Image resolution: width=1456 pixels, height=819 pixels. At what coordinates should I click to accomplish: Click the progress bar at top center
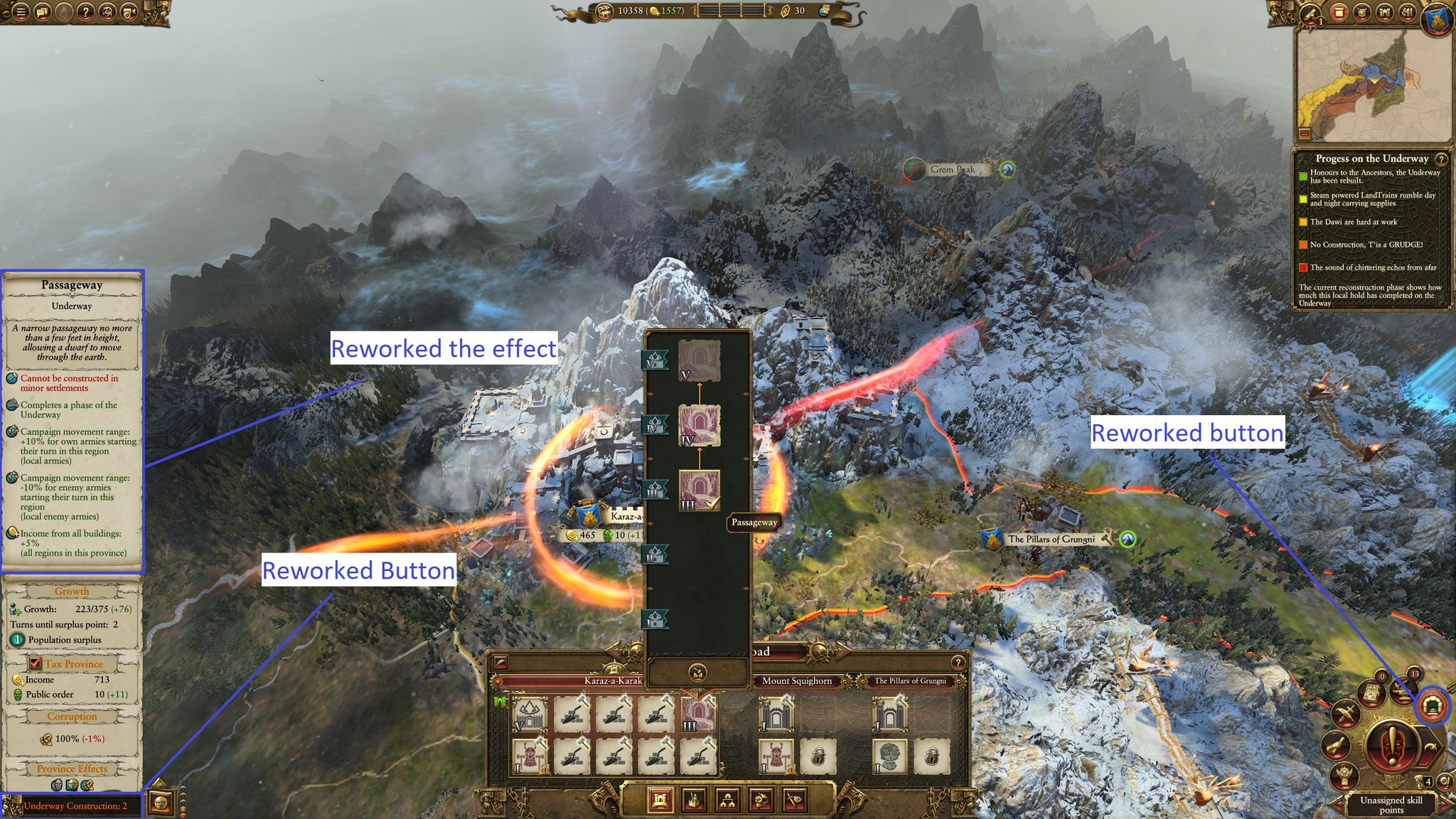click(x=732, y=11)
